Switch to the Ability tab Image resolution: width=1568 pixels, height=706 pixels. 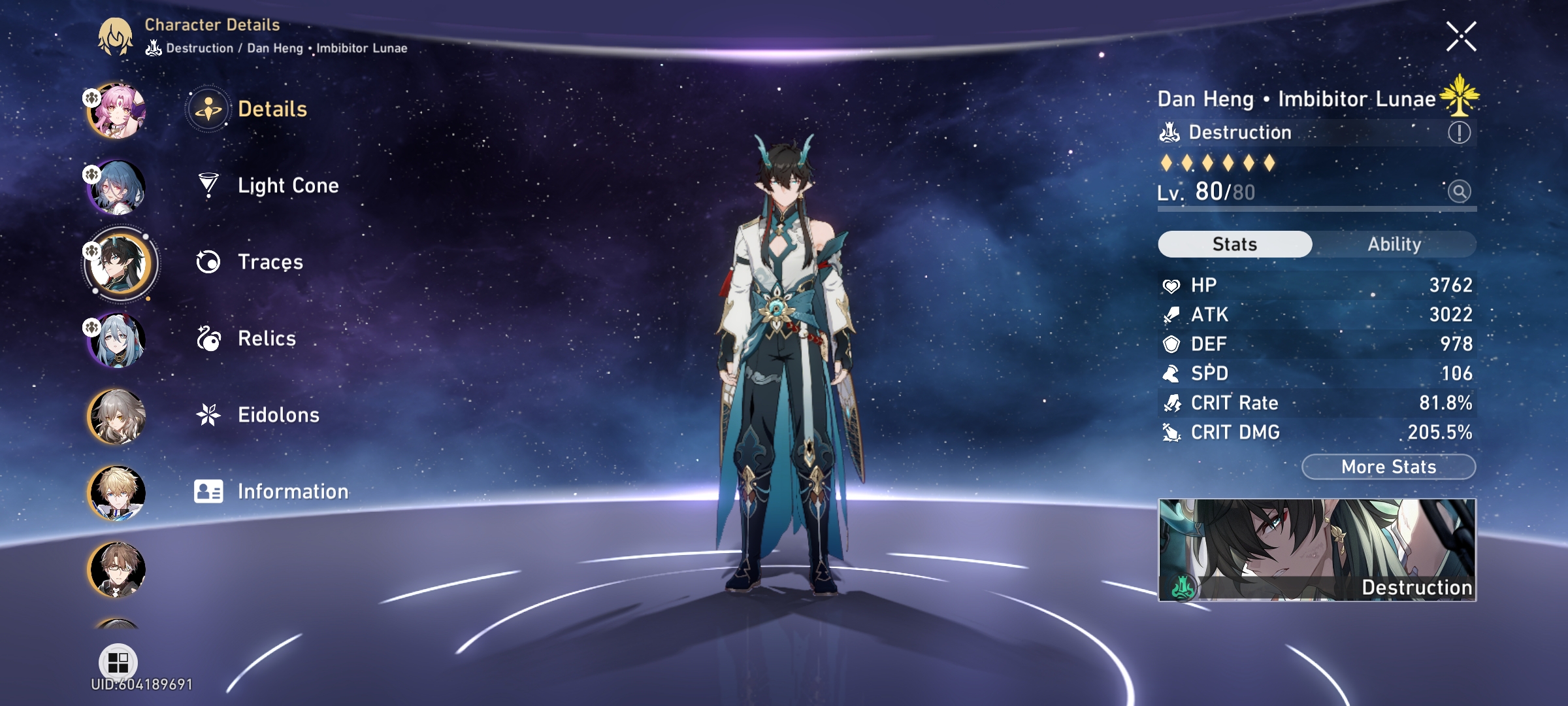coord(1395,244)
